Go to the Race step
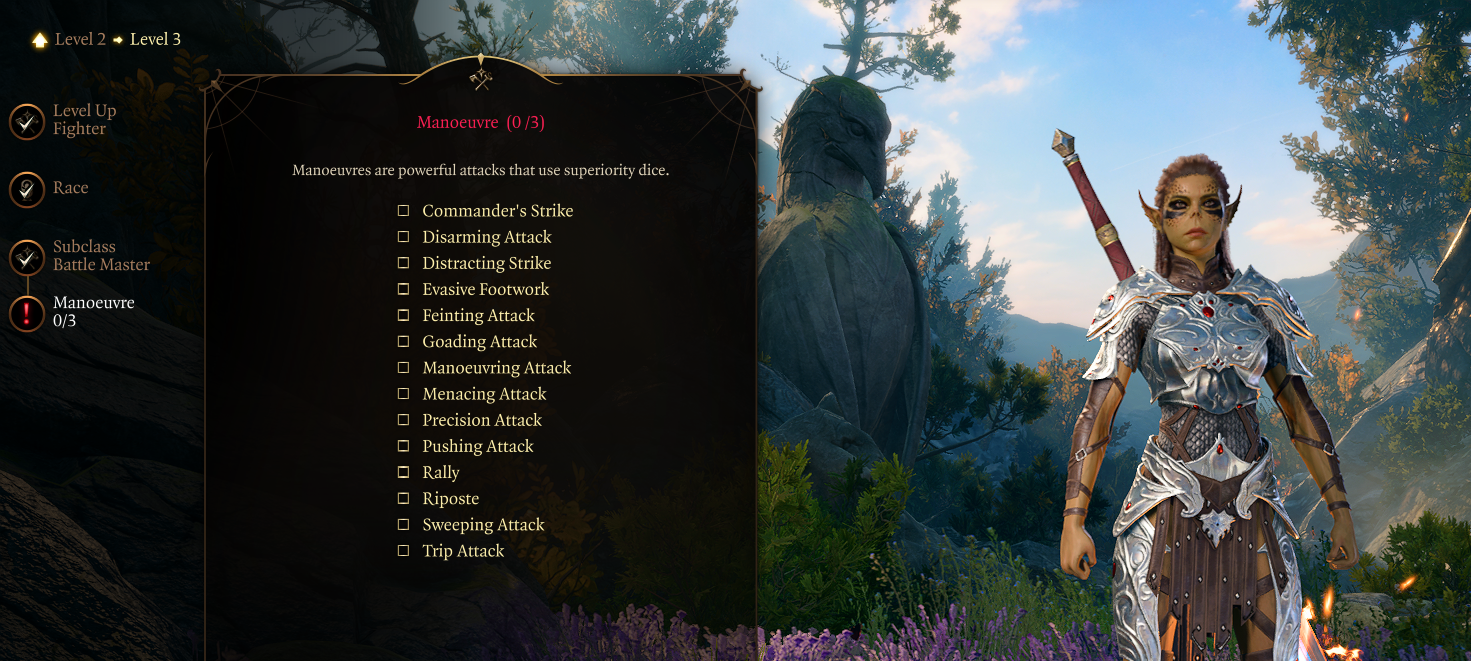The image size is (1471, 661). coord(27,190)
